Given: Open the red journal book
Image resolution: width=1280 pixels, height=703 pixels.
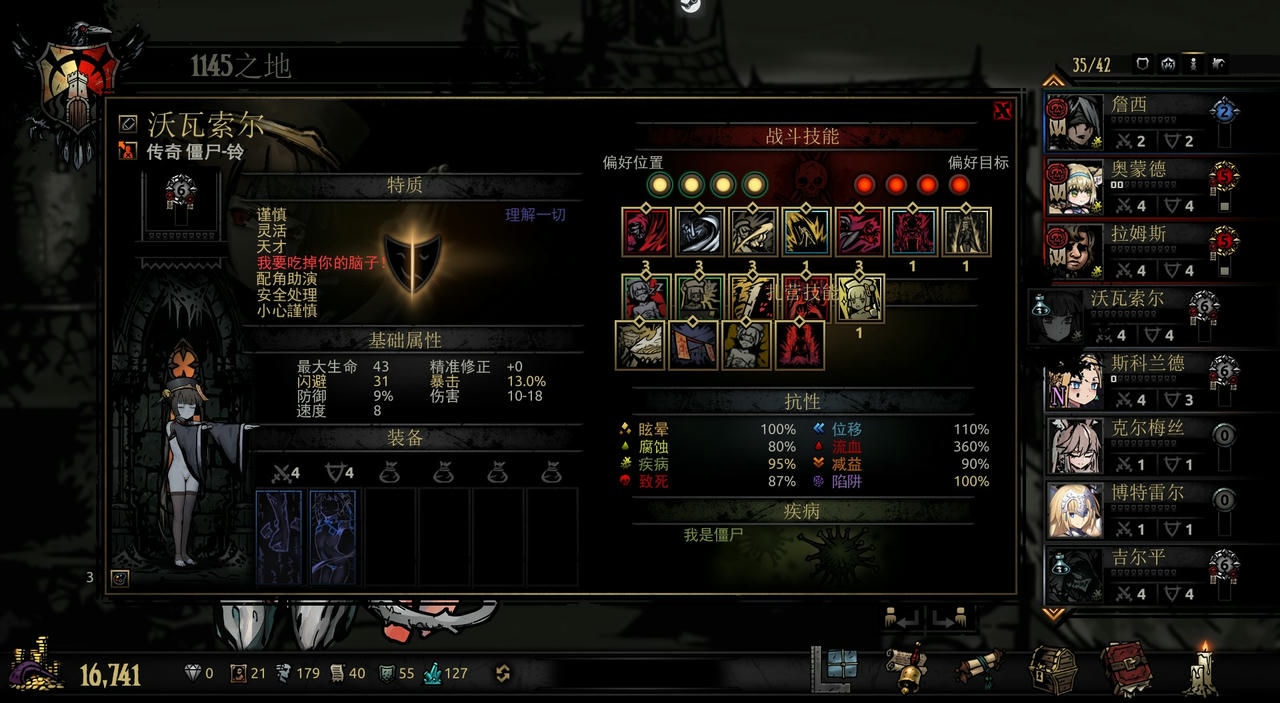Looking at the screenshot, I should coord(1126,667).
